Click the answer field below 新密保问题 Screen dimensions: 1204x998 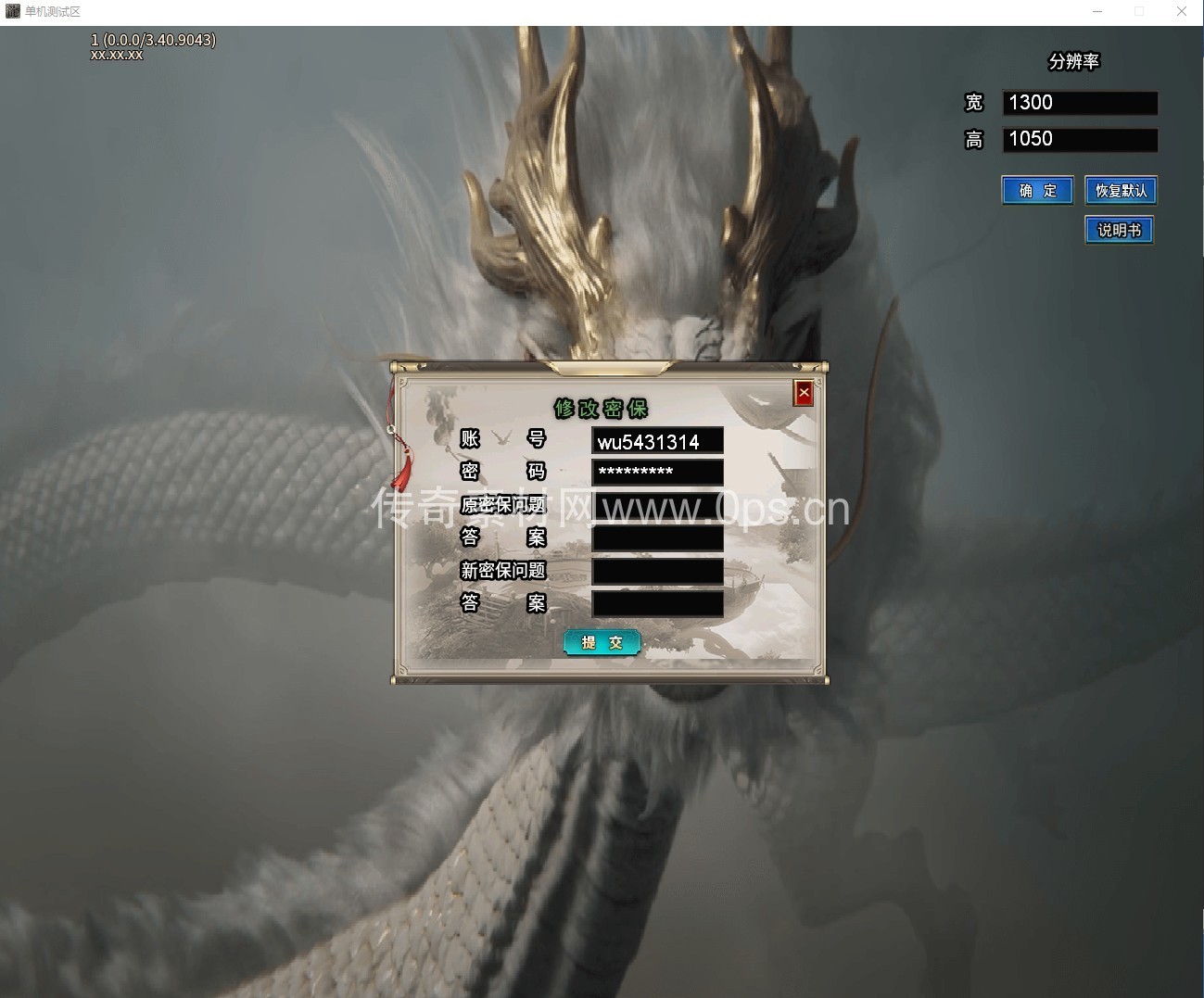click(657, 603)
